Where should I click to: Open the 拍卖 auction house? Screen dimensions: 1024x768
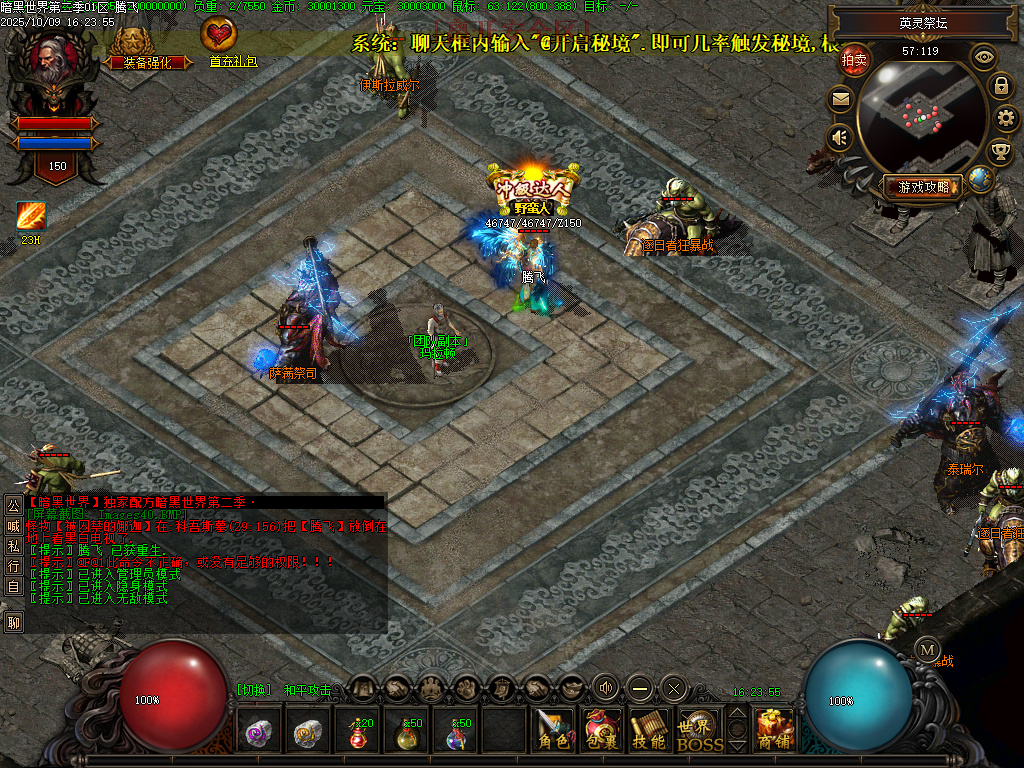[x=854, y=60]
